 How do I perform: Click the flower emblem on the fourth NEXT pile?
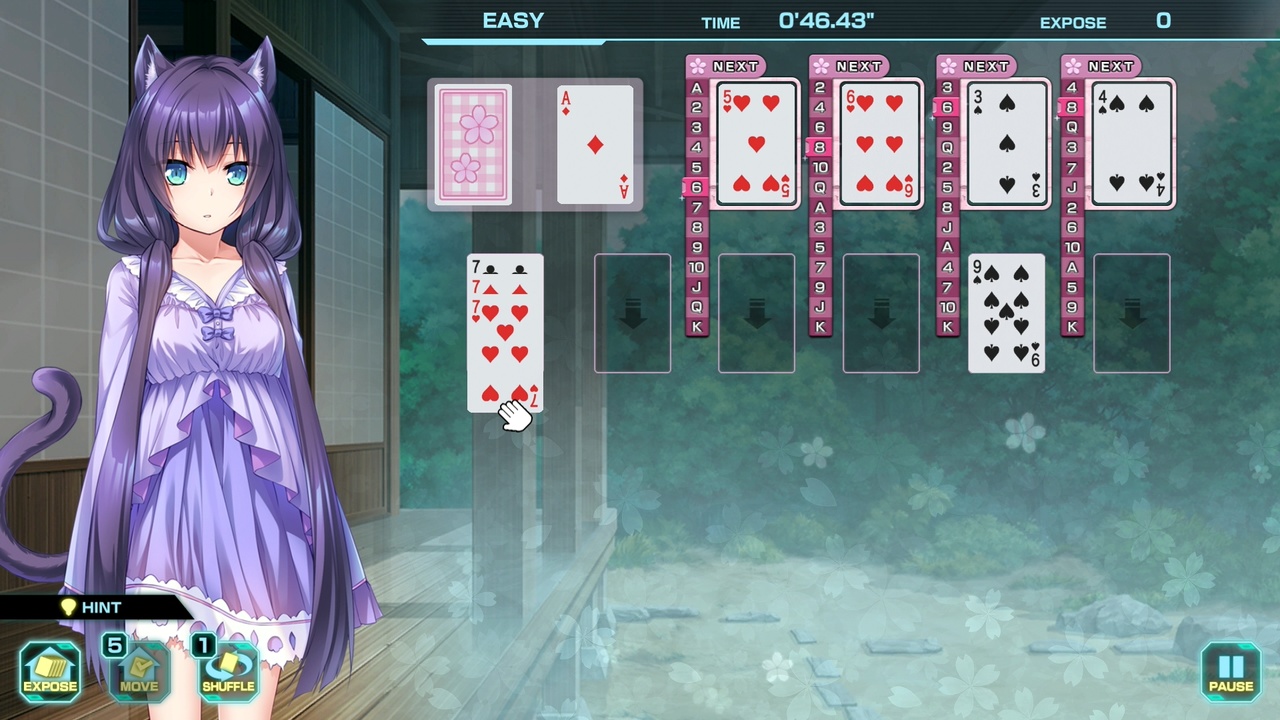[x=1072, y=66]
